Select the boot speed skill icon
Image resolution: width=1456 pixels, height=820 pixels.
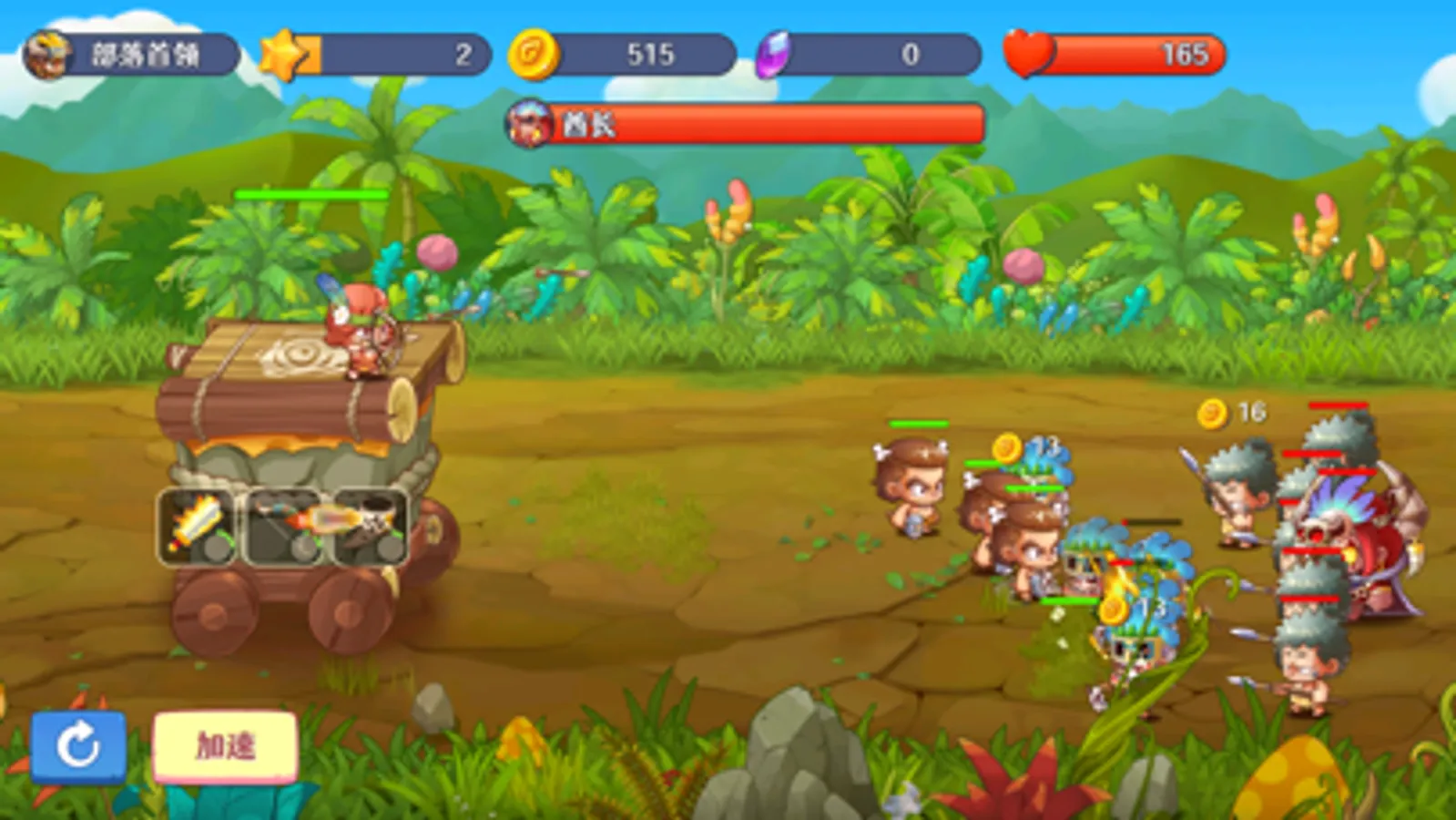coord(373,524)
